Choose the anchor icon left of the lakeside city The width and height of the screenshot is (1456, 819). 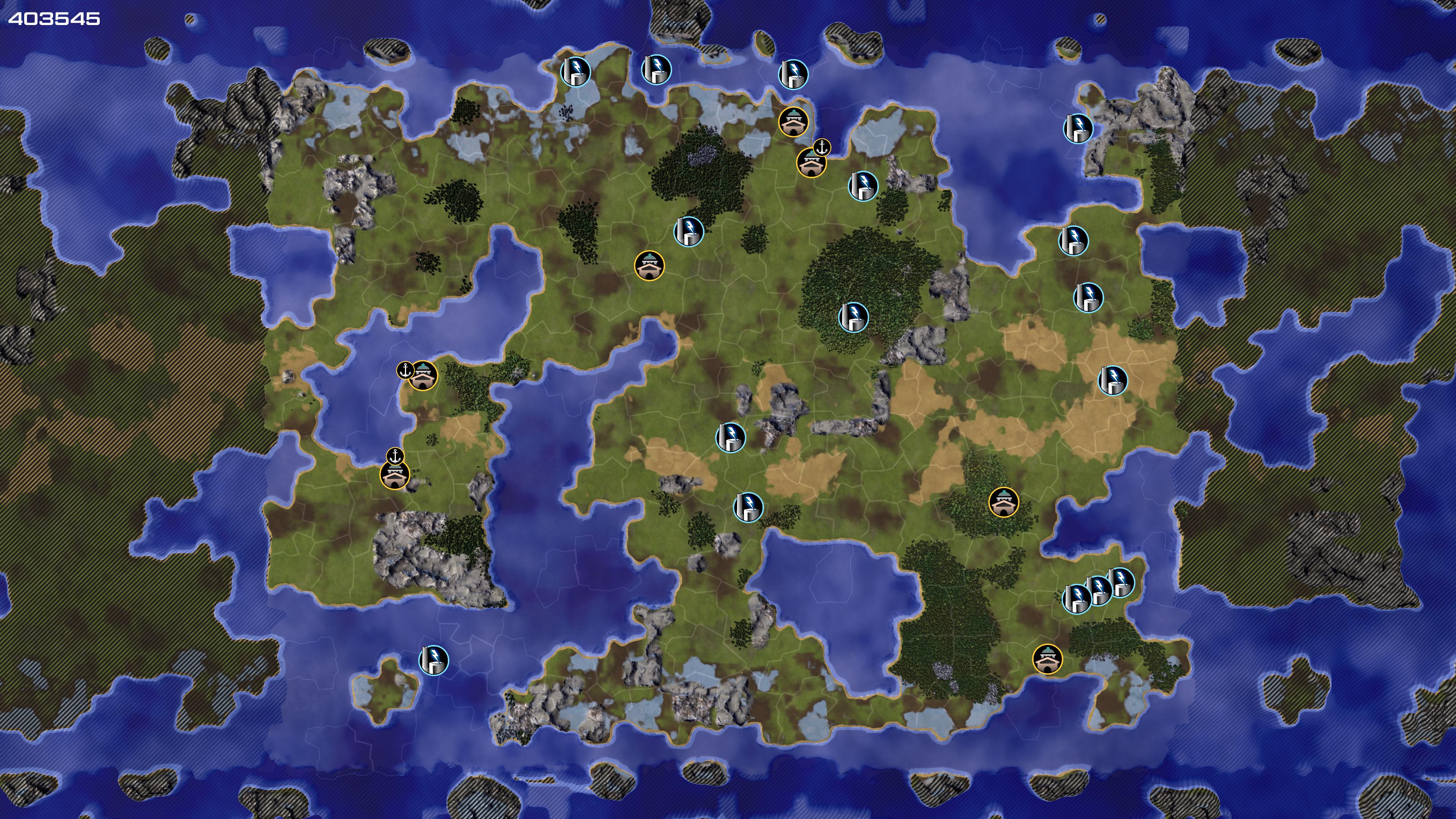click(x=405, y=371)
